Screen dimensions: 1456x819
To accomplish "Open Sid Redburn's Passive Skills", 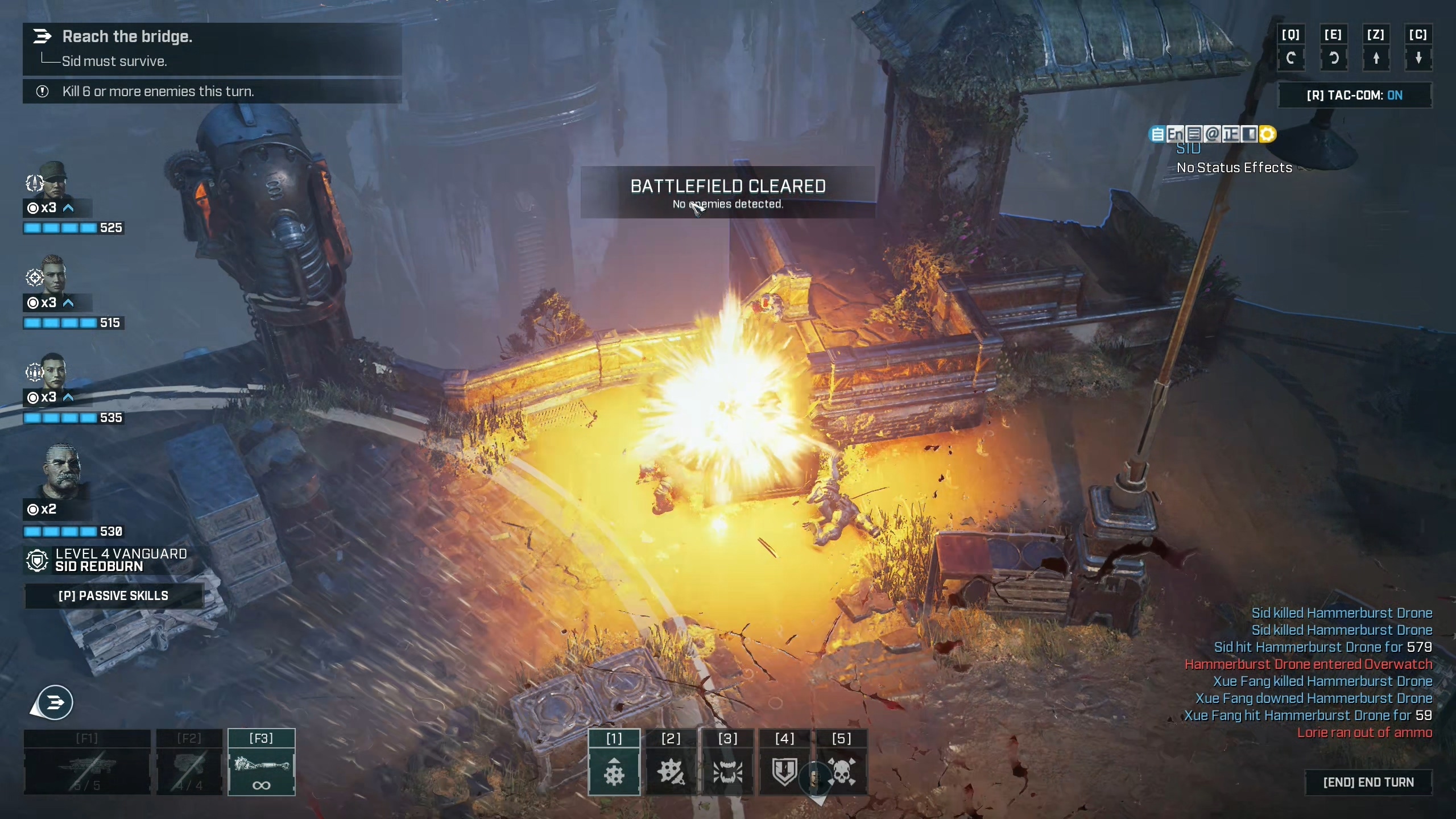I will (114, 595).
